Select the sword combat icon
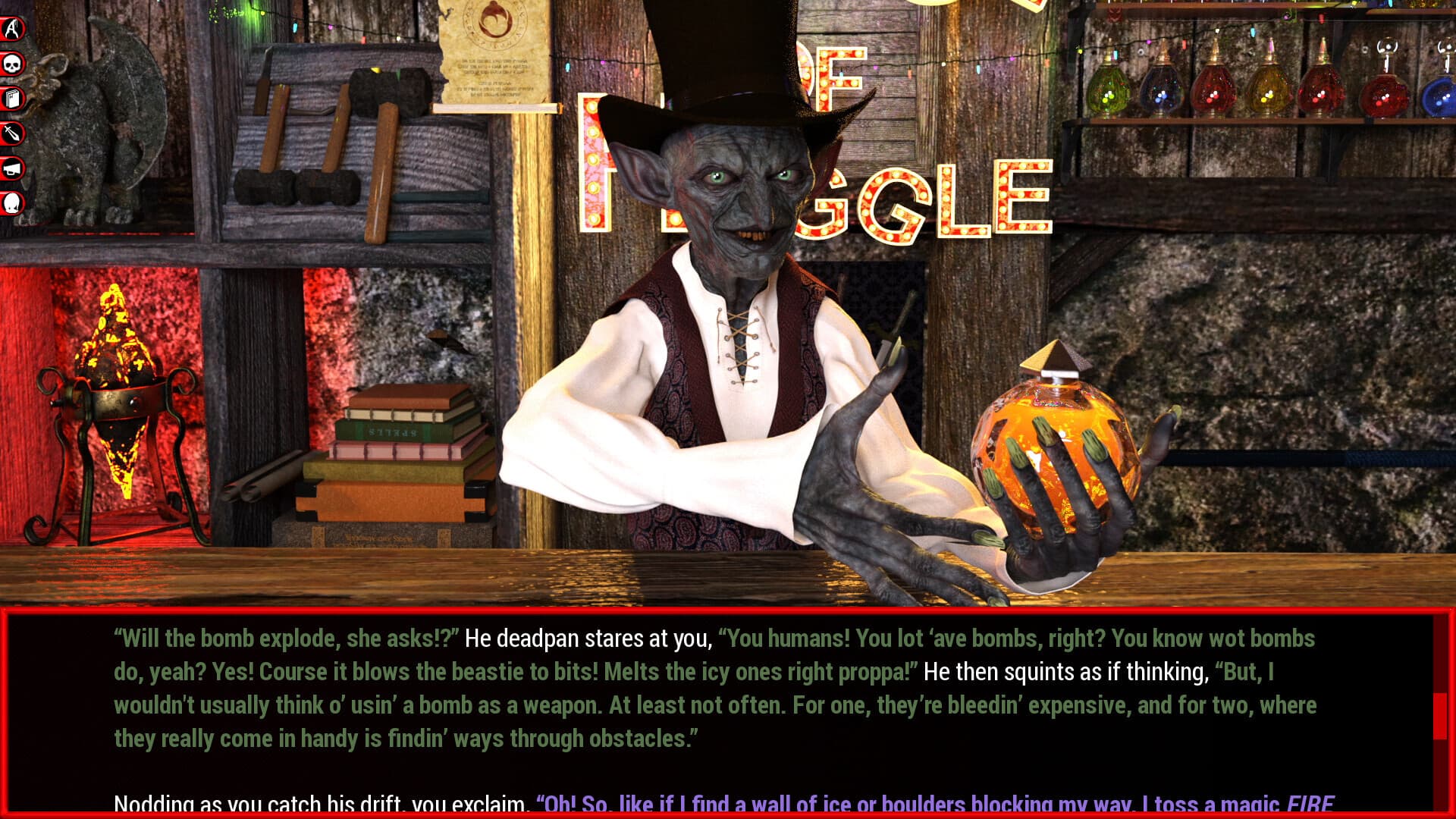1456x819 pixels. click(x=12, y=130)
